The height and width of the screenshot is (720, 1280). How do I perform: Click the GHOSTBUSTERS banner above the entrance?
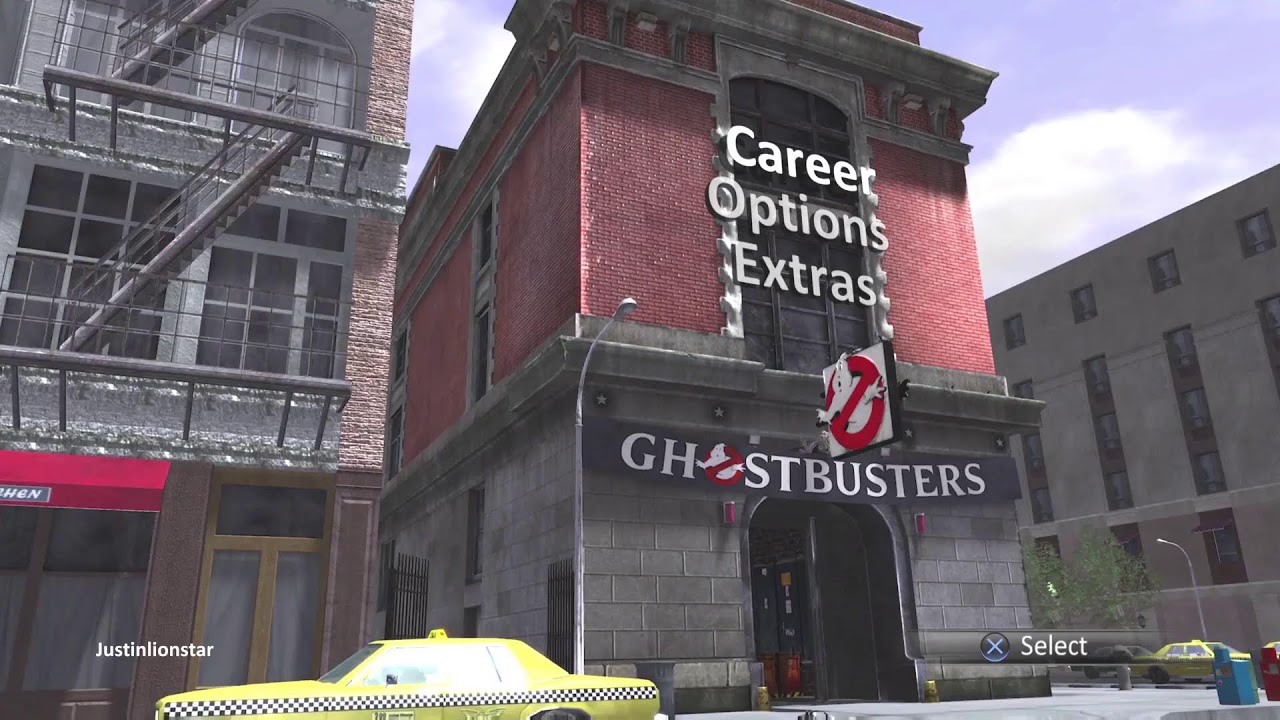(800, 468)
